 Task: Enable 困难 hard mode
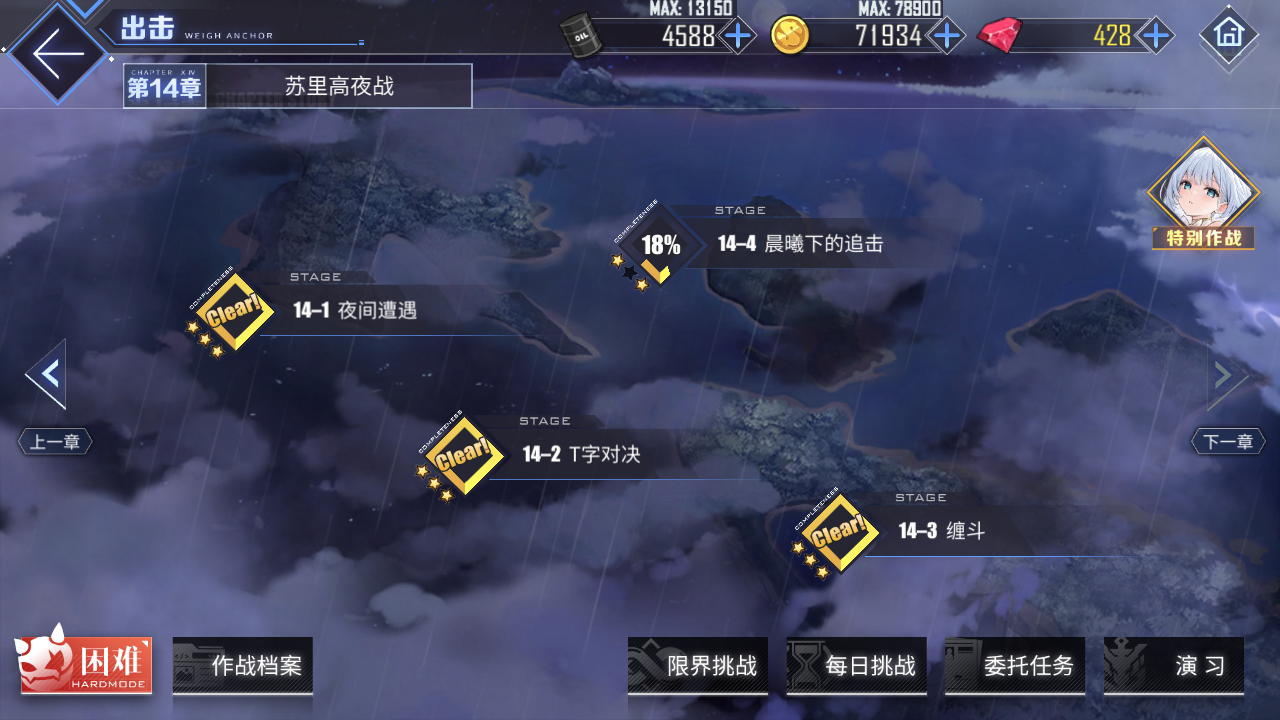85,665
